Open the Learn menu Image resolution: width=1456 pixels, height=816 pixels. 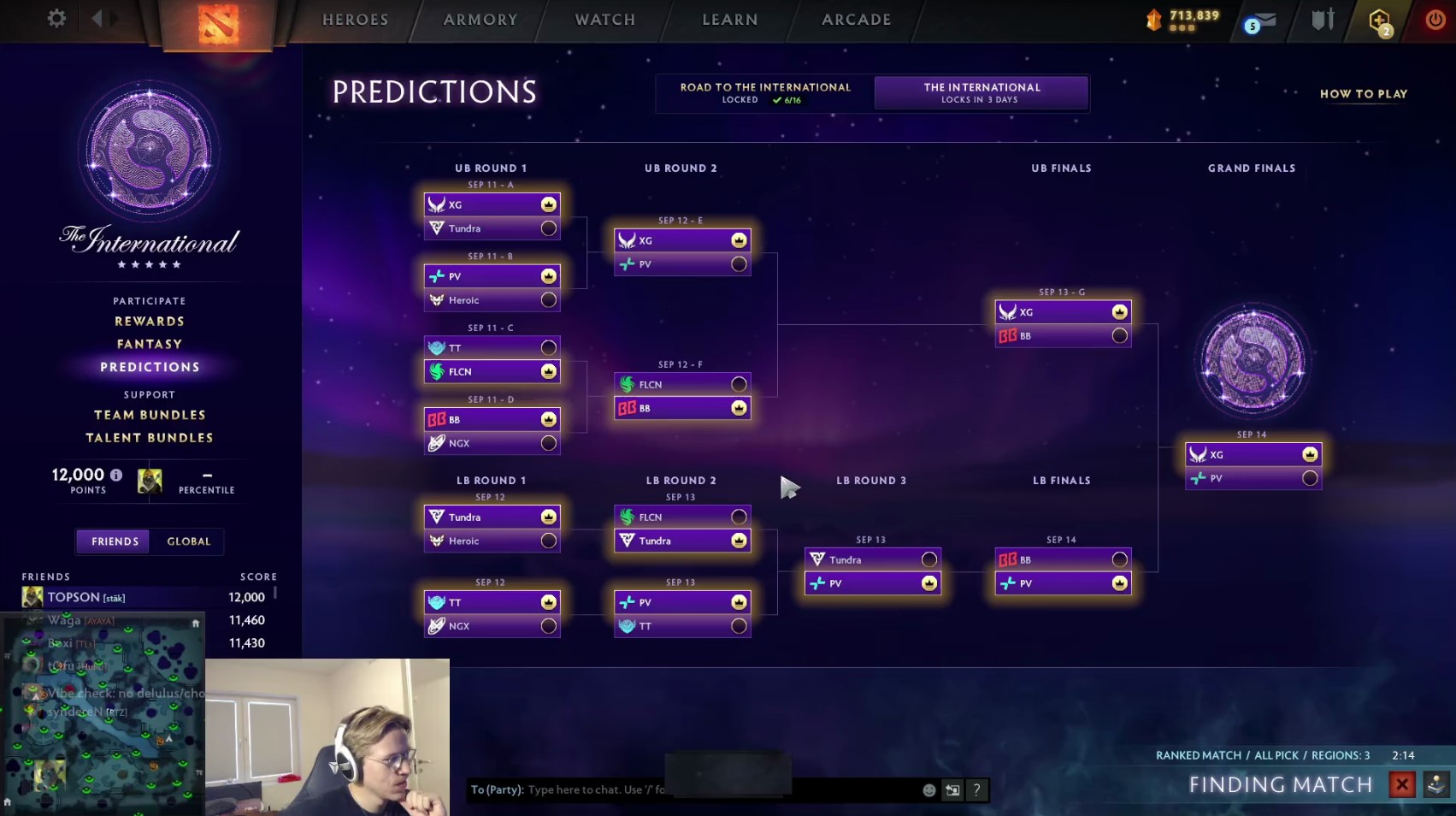click(730, 20)
